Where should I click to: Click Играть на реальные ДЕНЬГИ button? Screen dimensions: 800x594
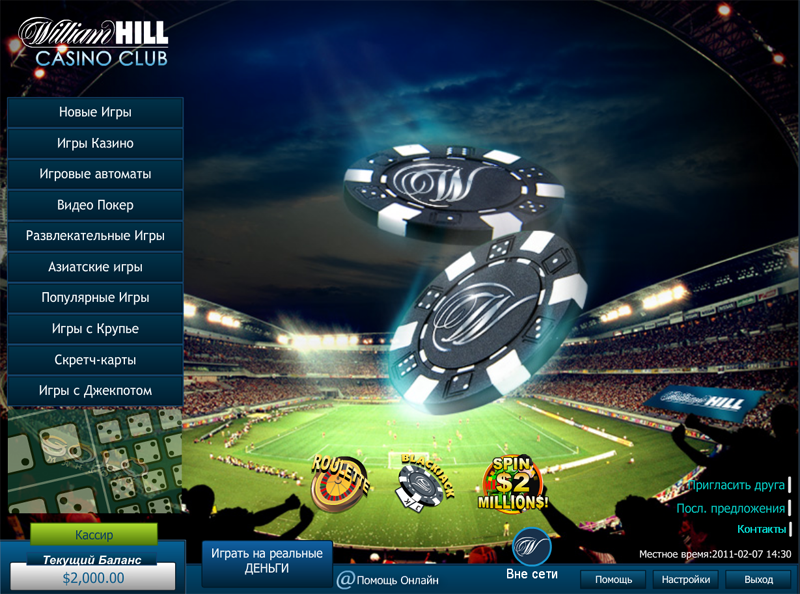click(x=266, y=561)
